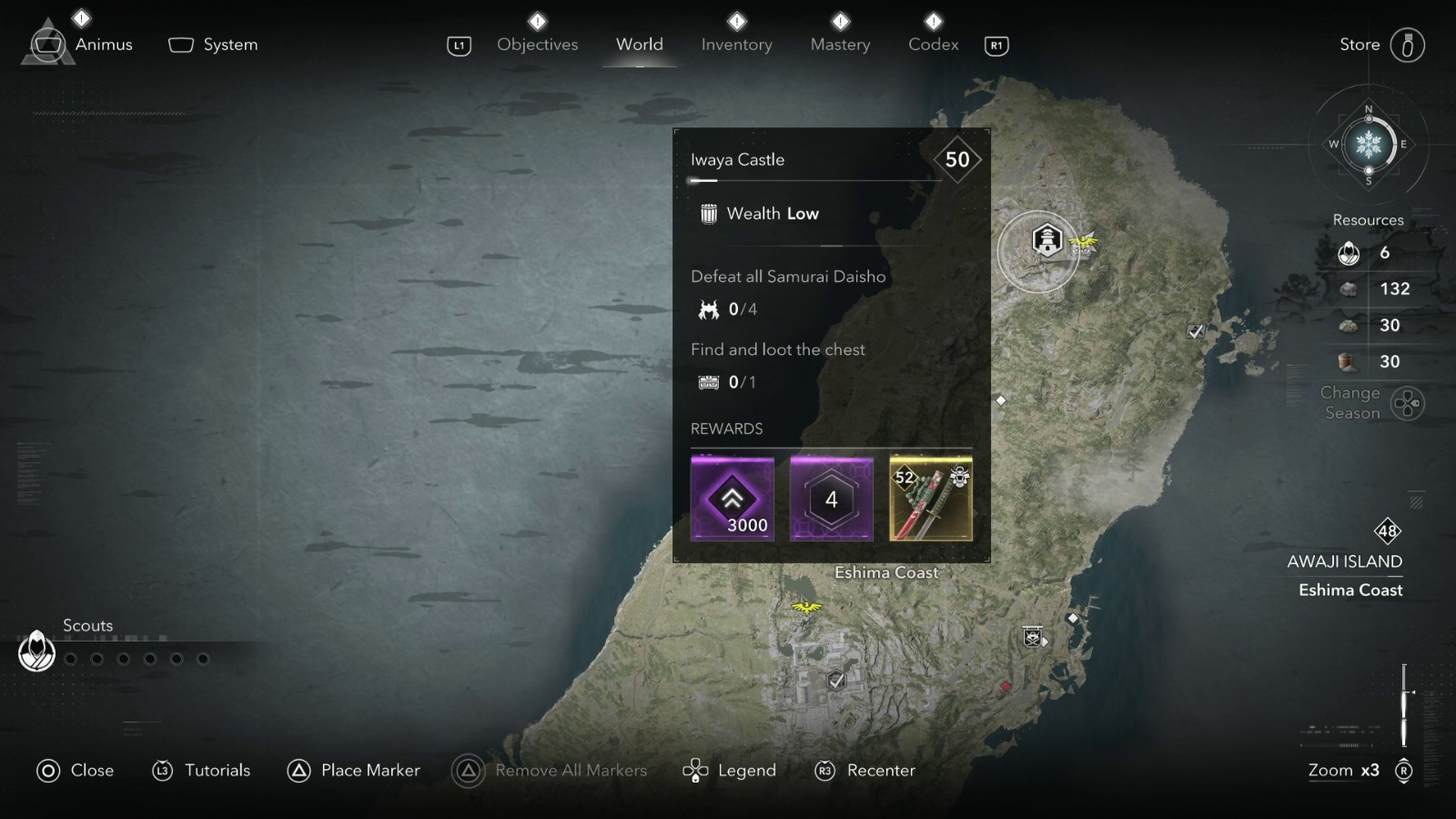Click Change Season on the right panel

point(1350,402)
